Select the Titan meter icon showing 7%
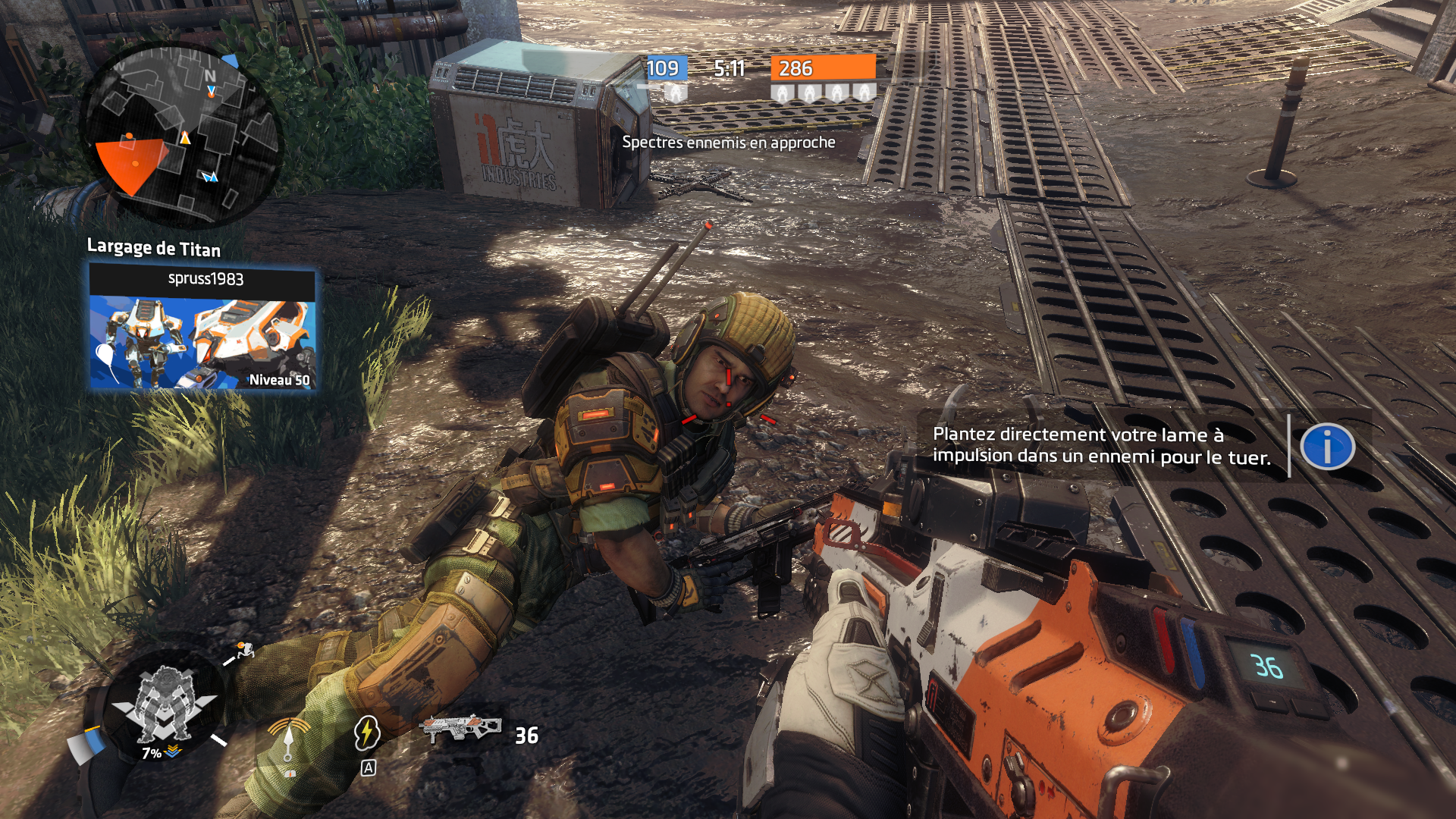The image size is (1456, 819). [164, 706]
